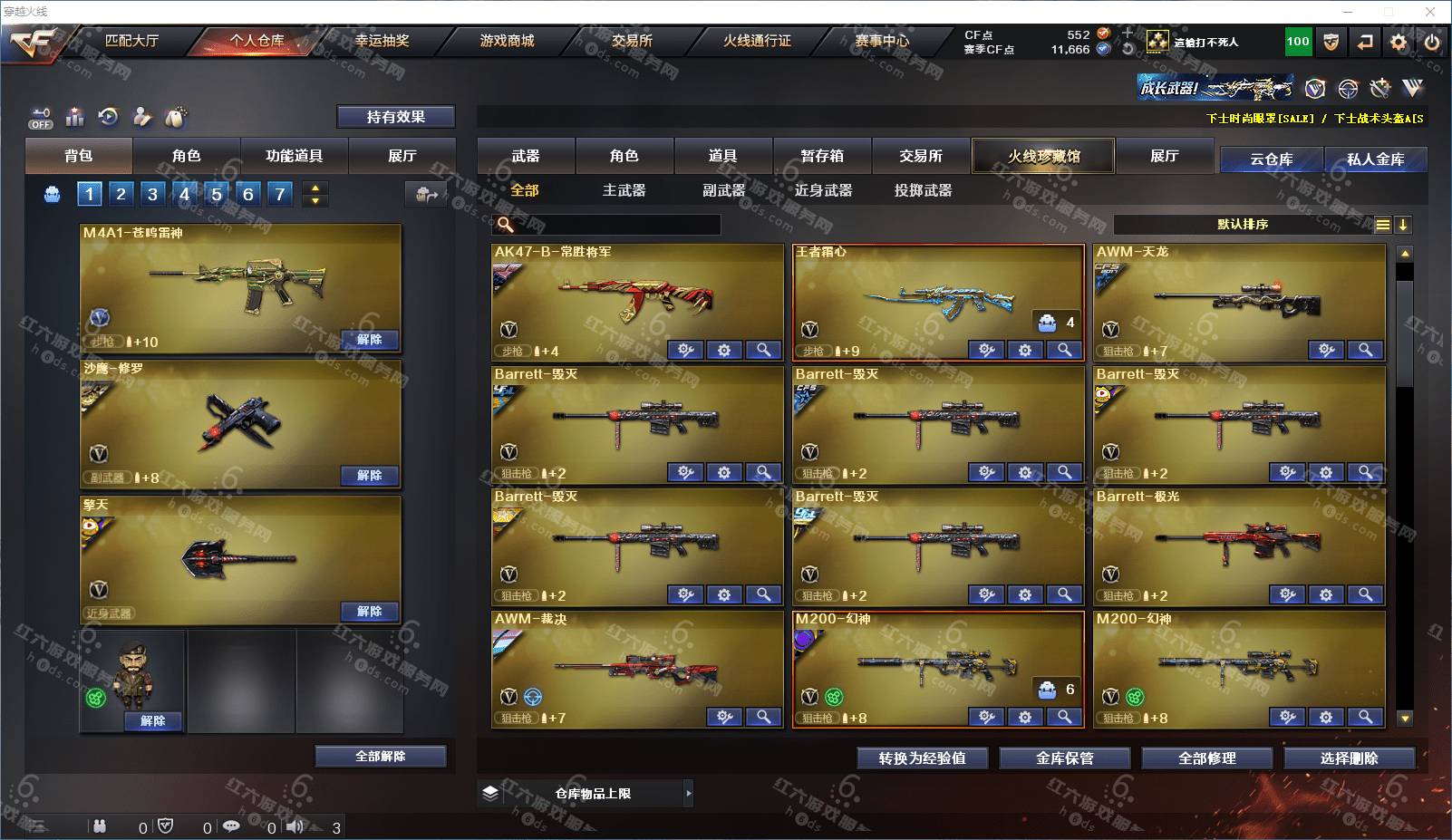Viewport: 1452px width, 840px height.
Task: Open the gear settings icon in top bar
Action: [x=1399, y=42]
